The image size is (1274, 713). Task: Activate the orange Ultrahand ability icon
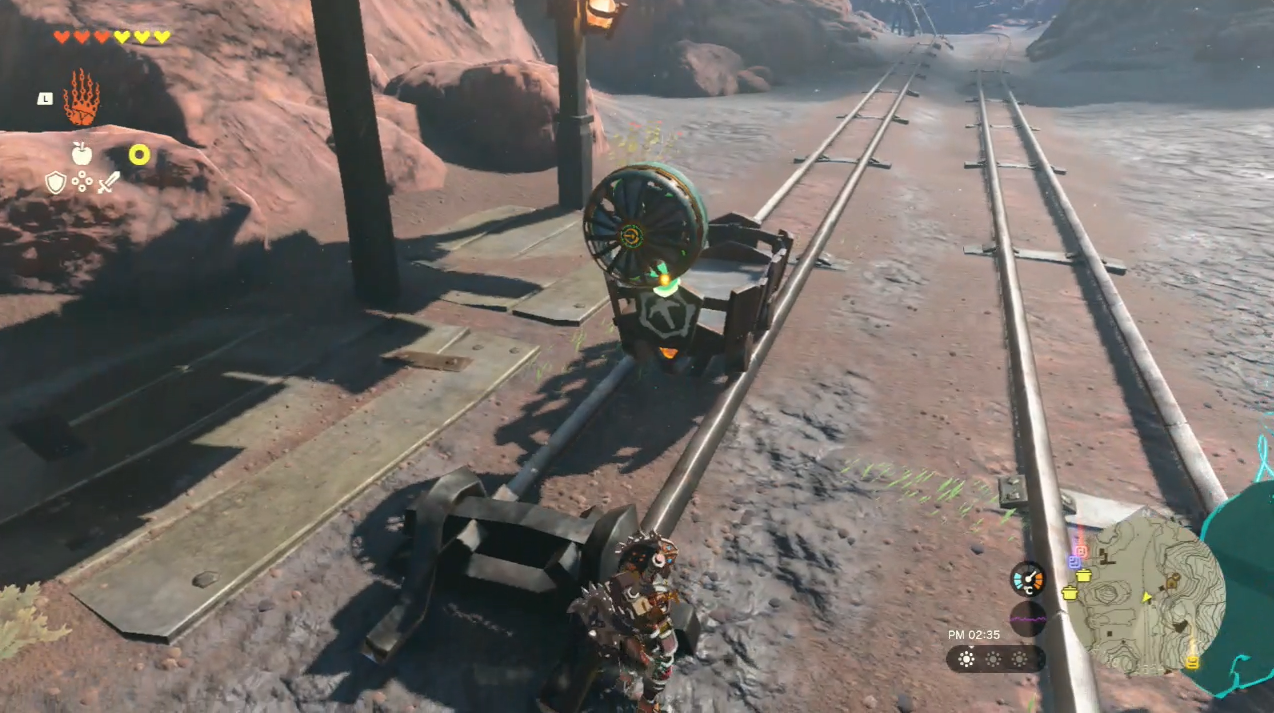(81, 98)
